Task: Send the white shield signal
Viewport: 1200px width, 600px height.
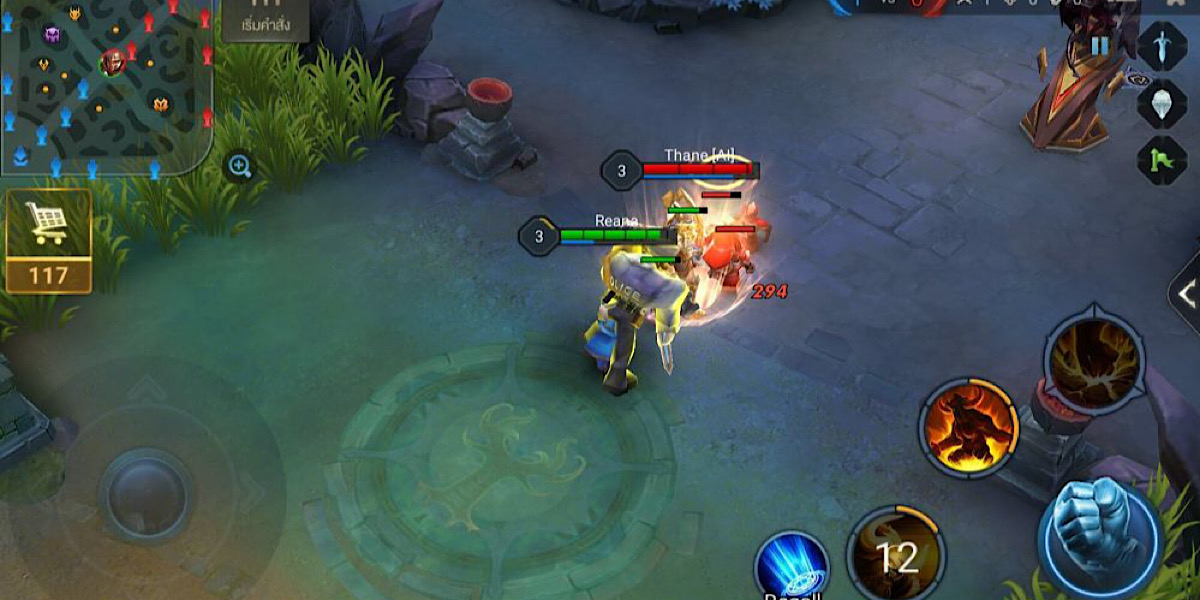Action: (1162, 102)
